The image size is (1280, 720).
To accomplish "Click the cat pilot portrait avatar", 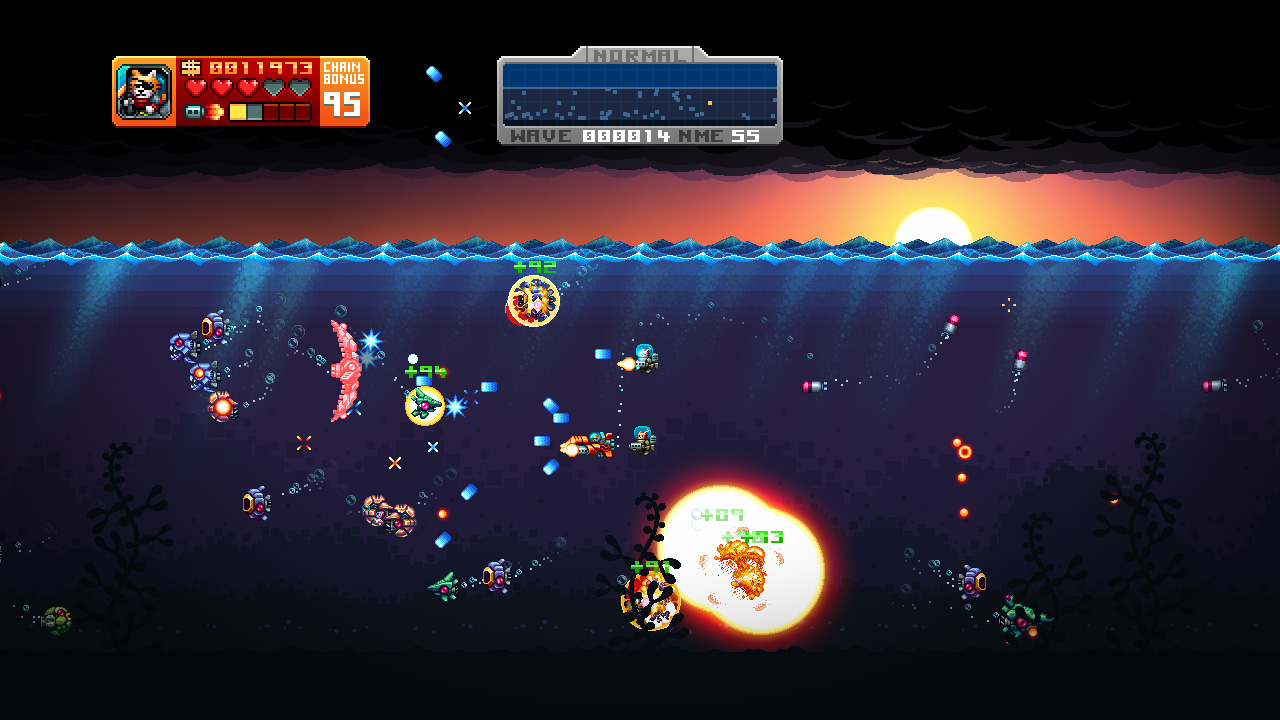I will 142,90.
